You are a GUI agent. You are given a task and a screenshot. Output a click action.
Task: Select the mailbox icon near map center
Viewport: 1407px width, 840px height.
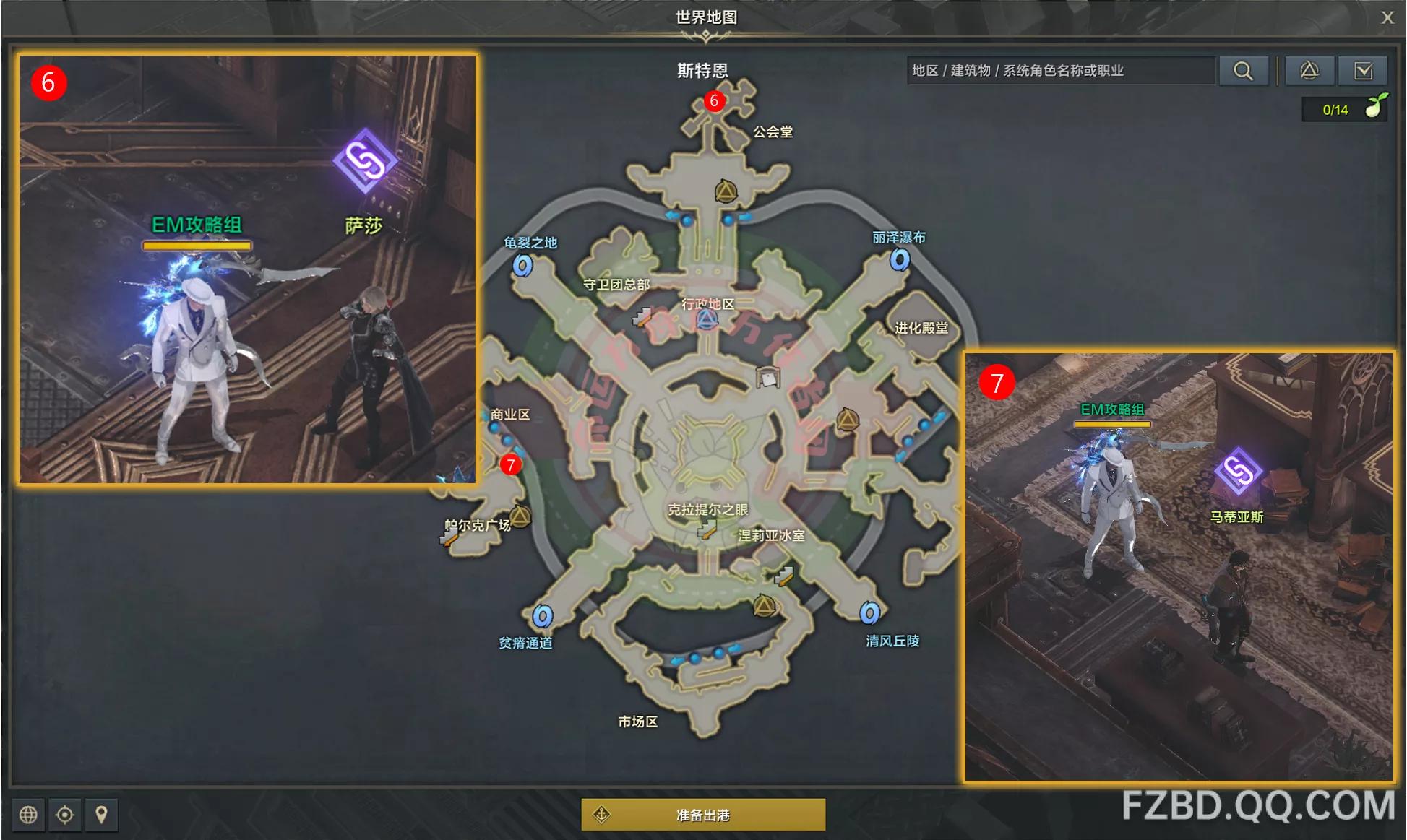767,377
